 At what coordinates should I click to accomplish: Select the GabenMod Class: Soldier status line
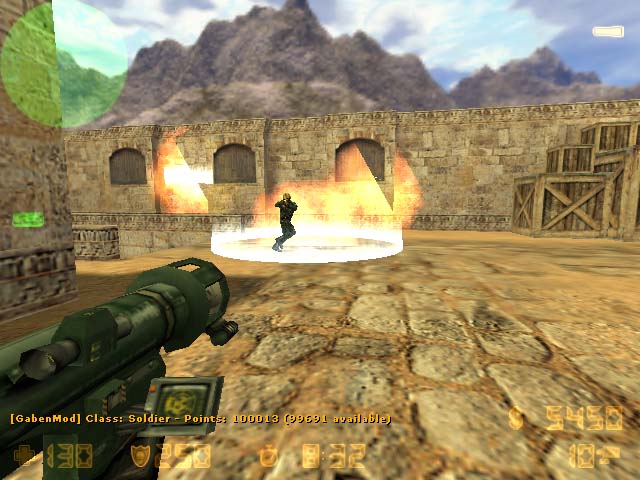[x=200, y=418]
